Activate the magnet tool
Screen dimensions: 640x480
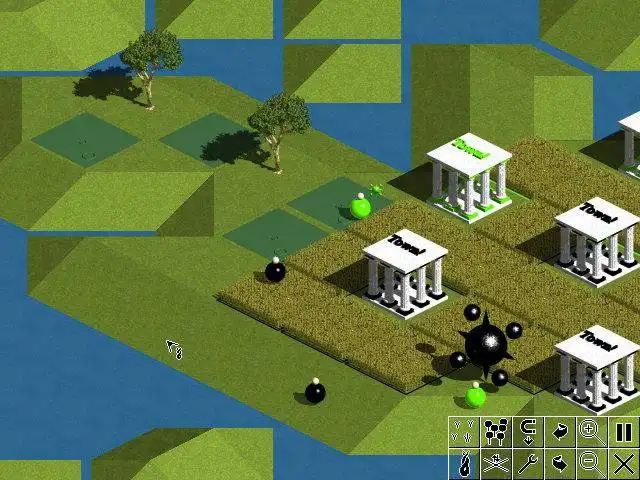pyautogui.click(x=527, y=432)
